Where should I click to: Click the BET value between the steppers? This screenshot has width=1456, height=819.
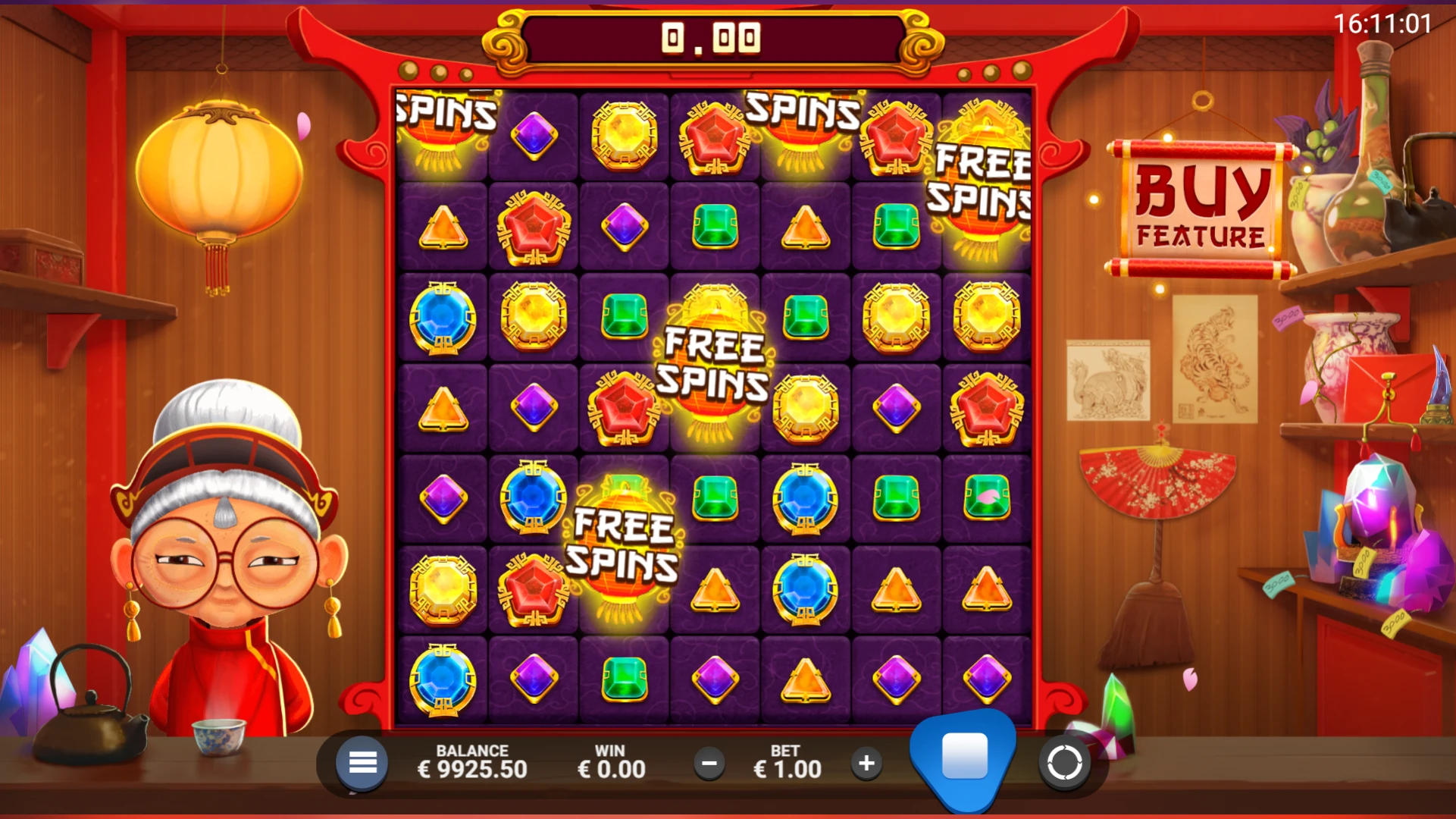(x=788, y=764)
